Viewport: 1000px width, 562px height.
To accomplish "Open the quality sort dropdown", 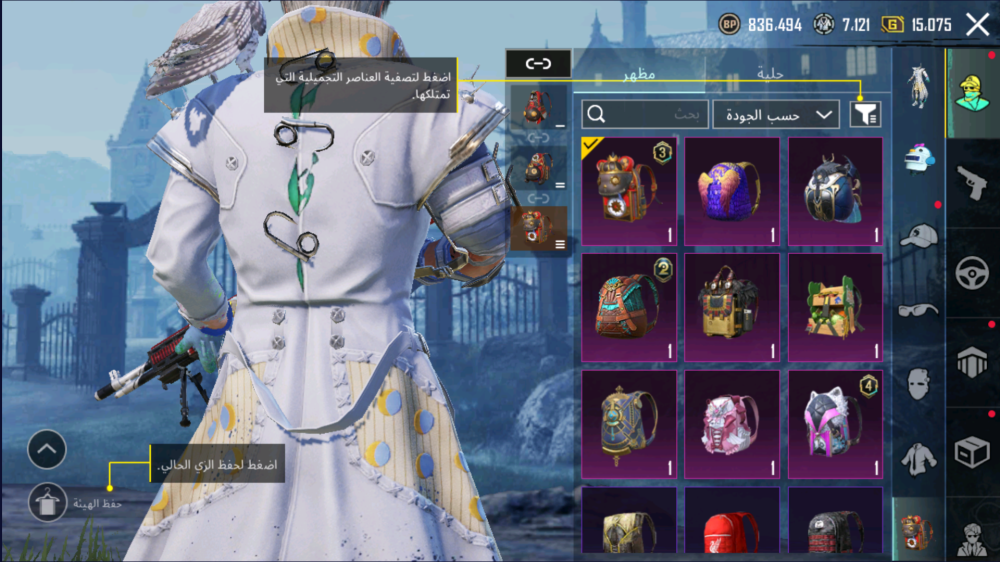I will pos(776,115).
